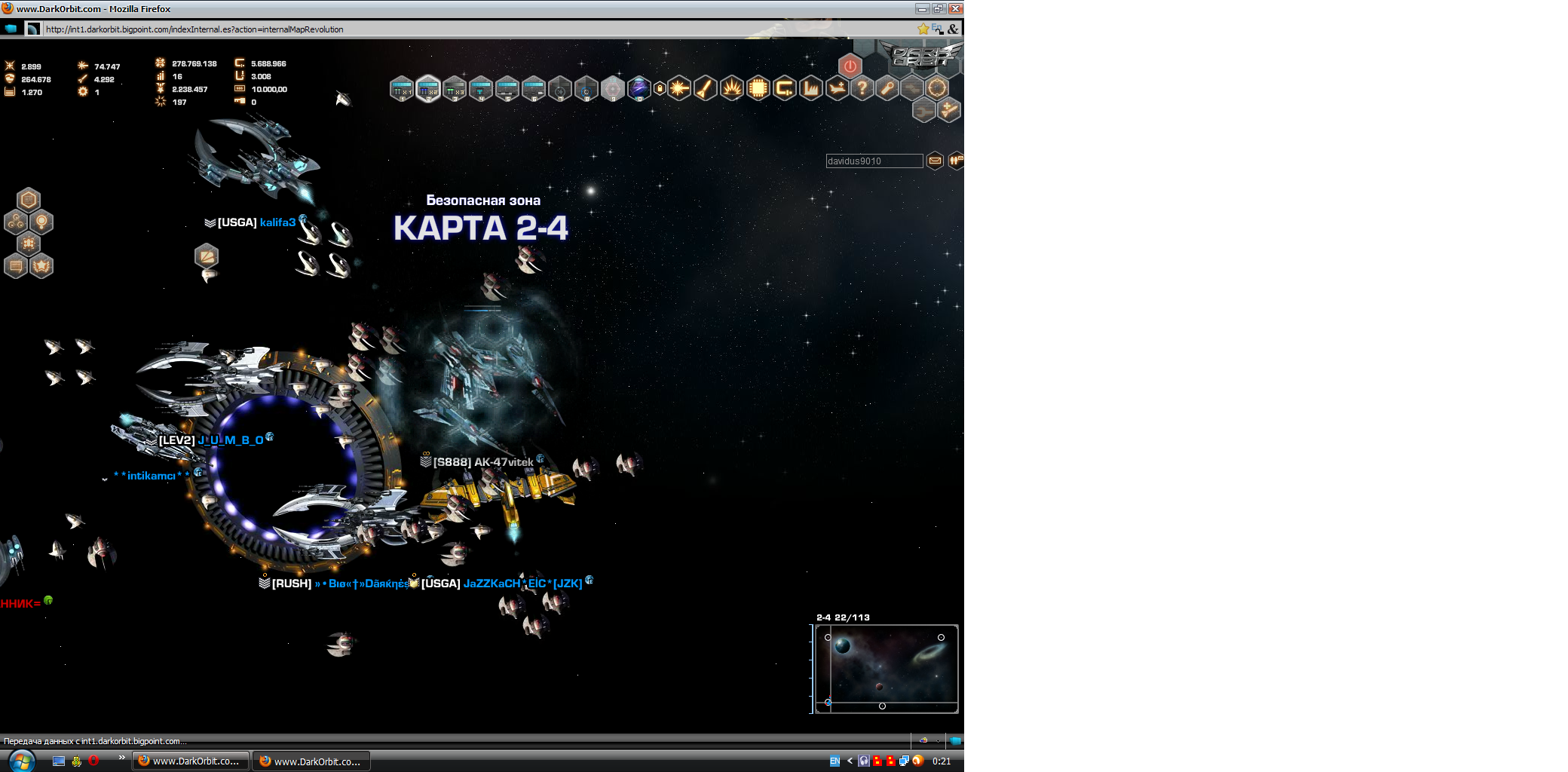Open the chat speech-bubble icon
1568x772 pixels.
point(16,266)
